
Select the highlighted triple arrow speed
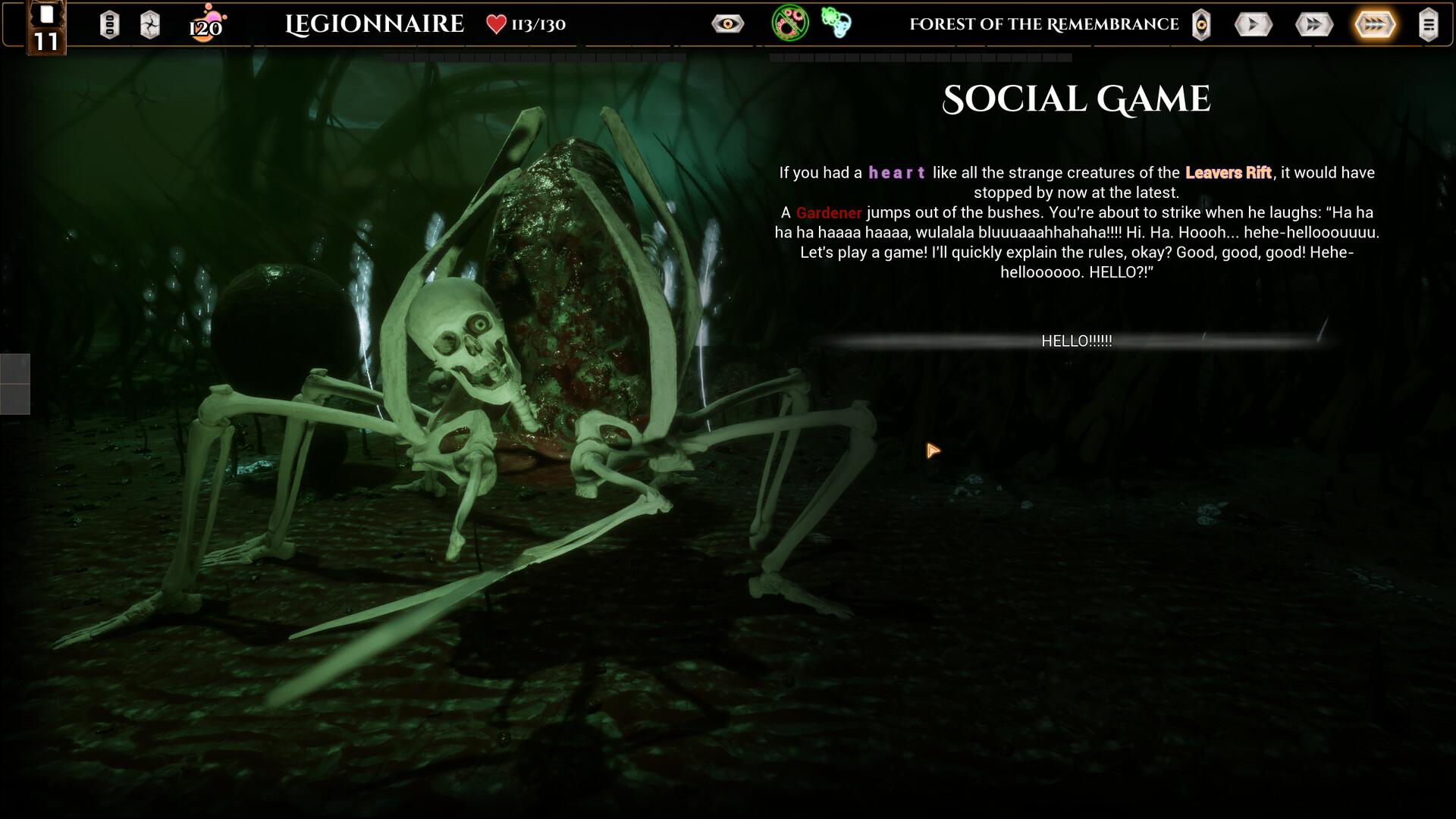[1375, 24]
